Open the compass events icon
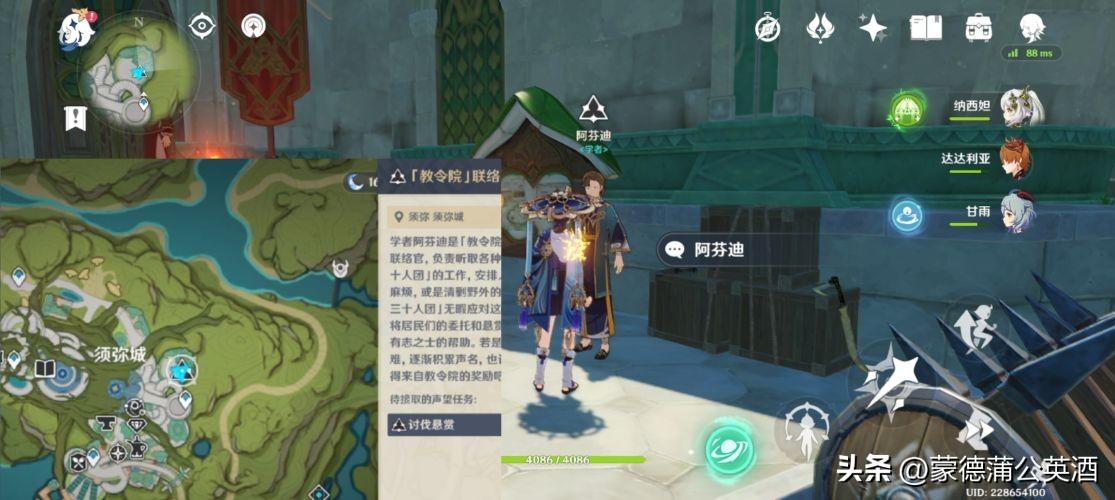The height and width of the screenshot is (500, 1115). point(768,27)
